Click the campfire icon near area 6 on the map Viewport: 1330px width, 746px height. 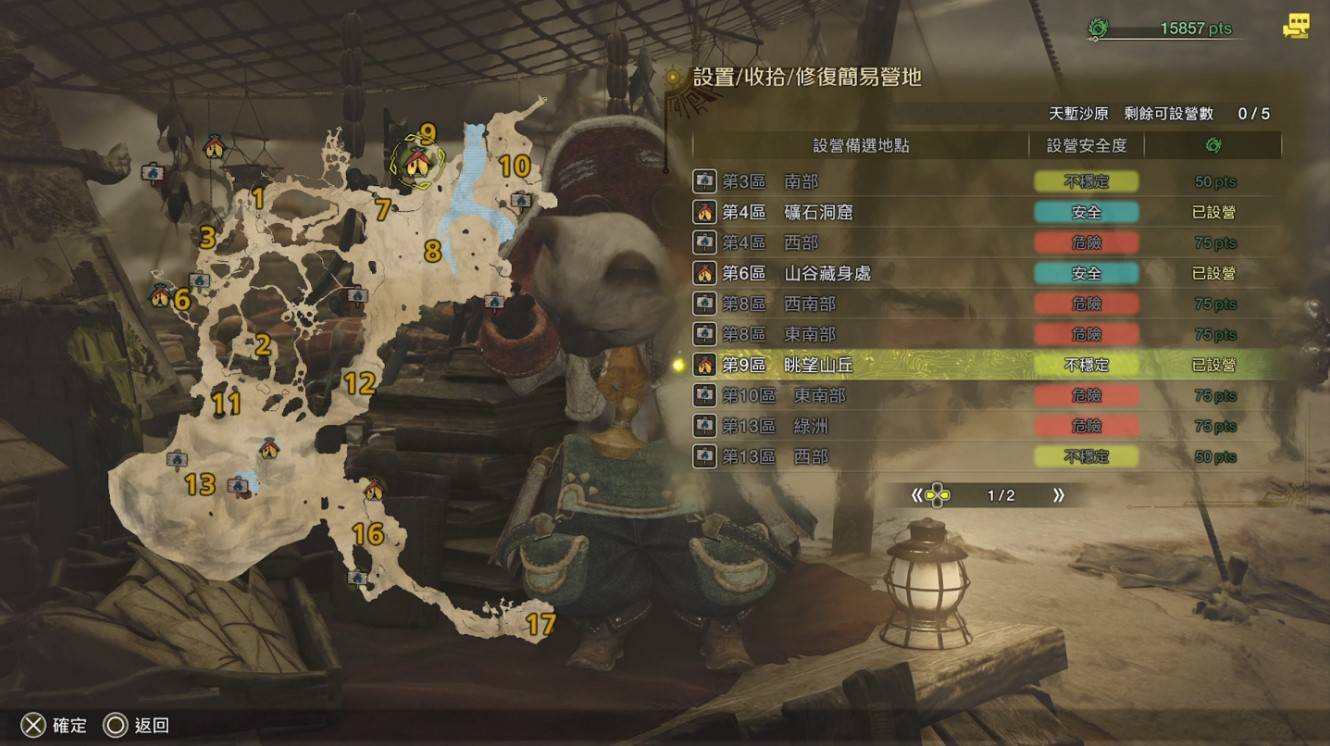159,296
